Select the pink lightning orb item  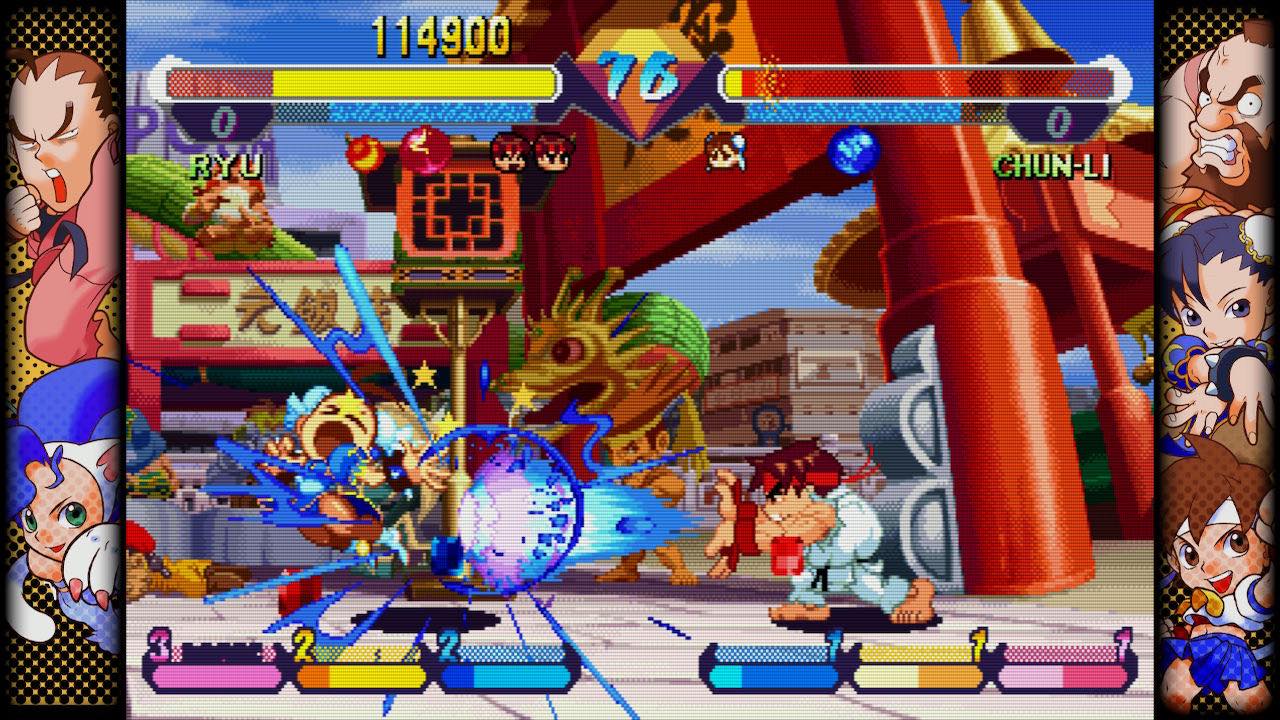pyautogui.click(x=423, y=151)
